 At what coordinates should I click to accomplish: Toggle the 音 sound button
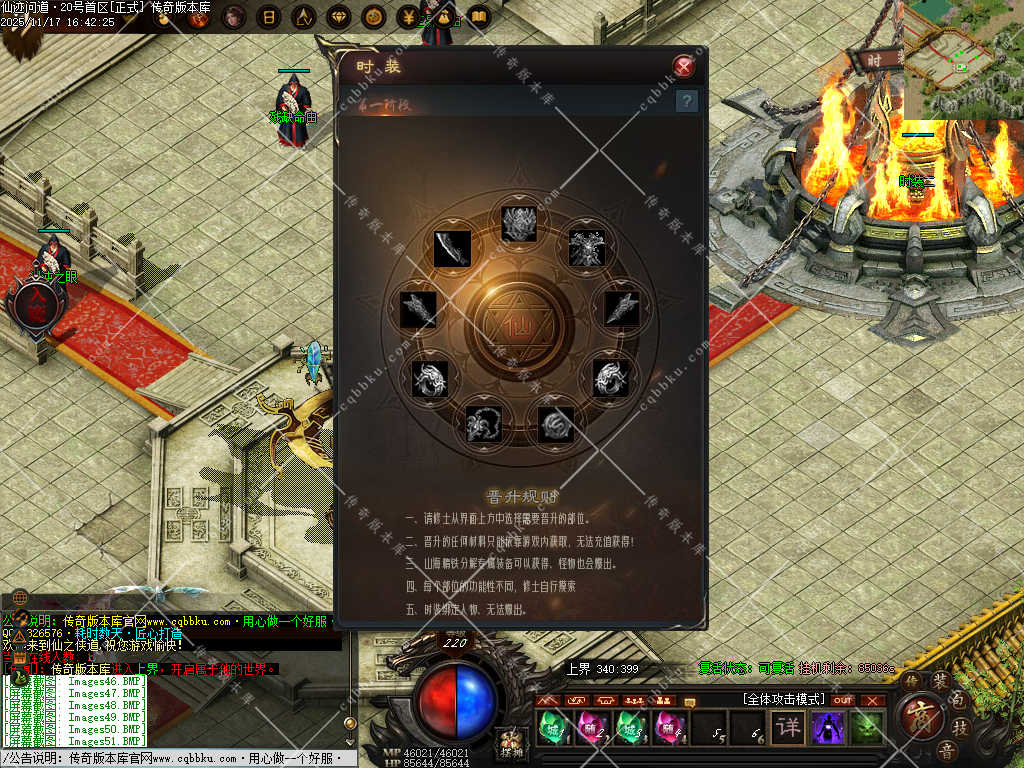pyautogui.click(x=946, y=751)
